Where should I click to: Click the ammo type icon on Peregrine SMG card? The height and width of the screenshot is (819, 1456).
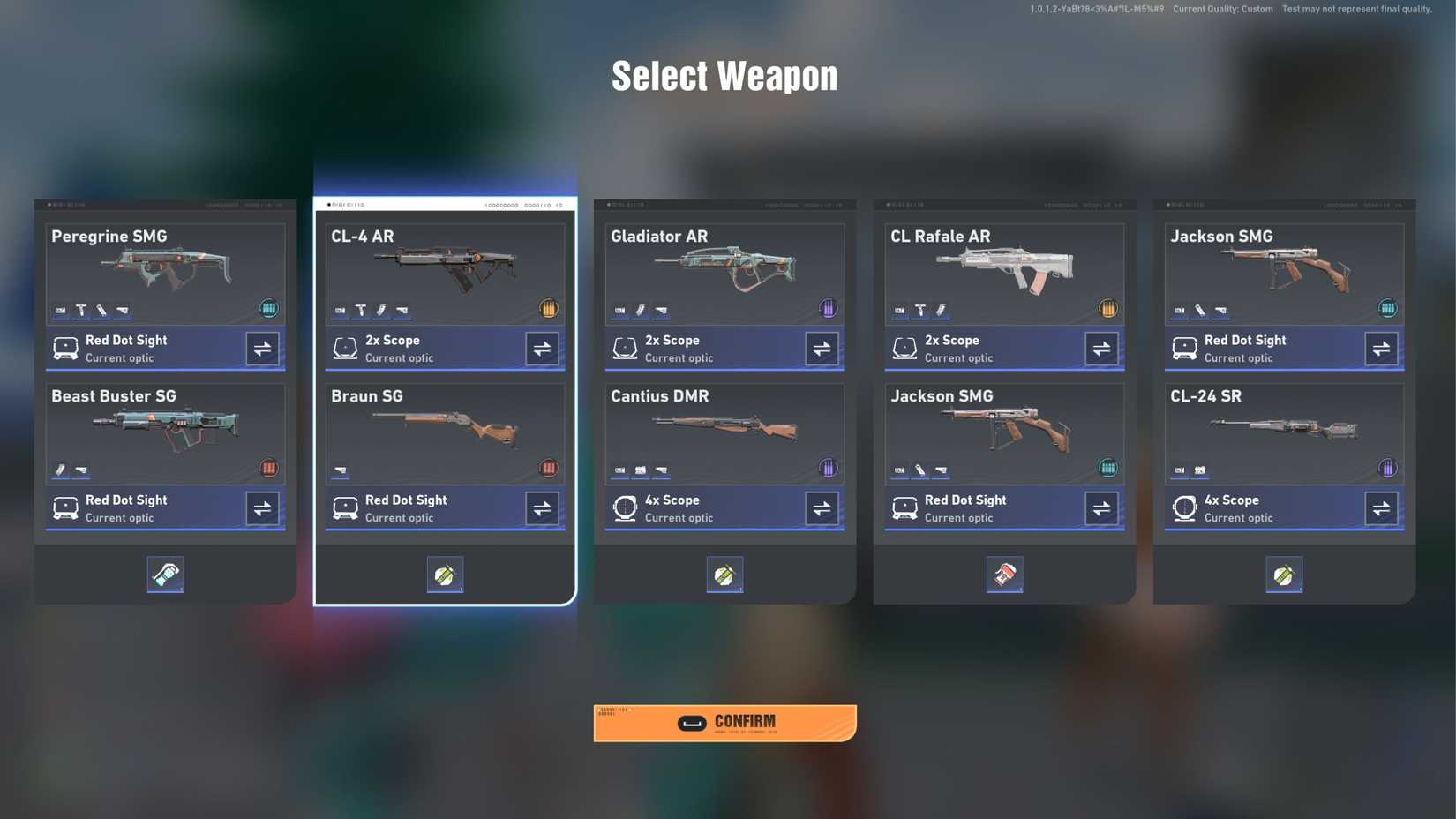[269, 308]
